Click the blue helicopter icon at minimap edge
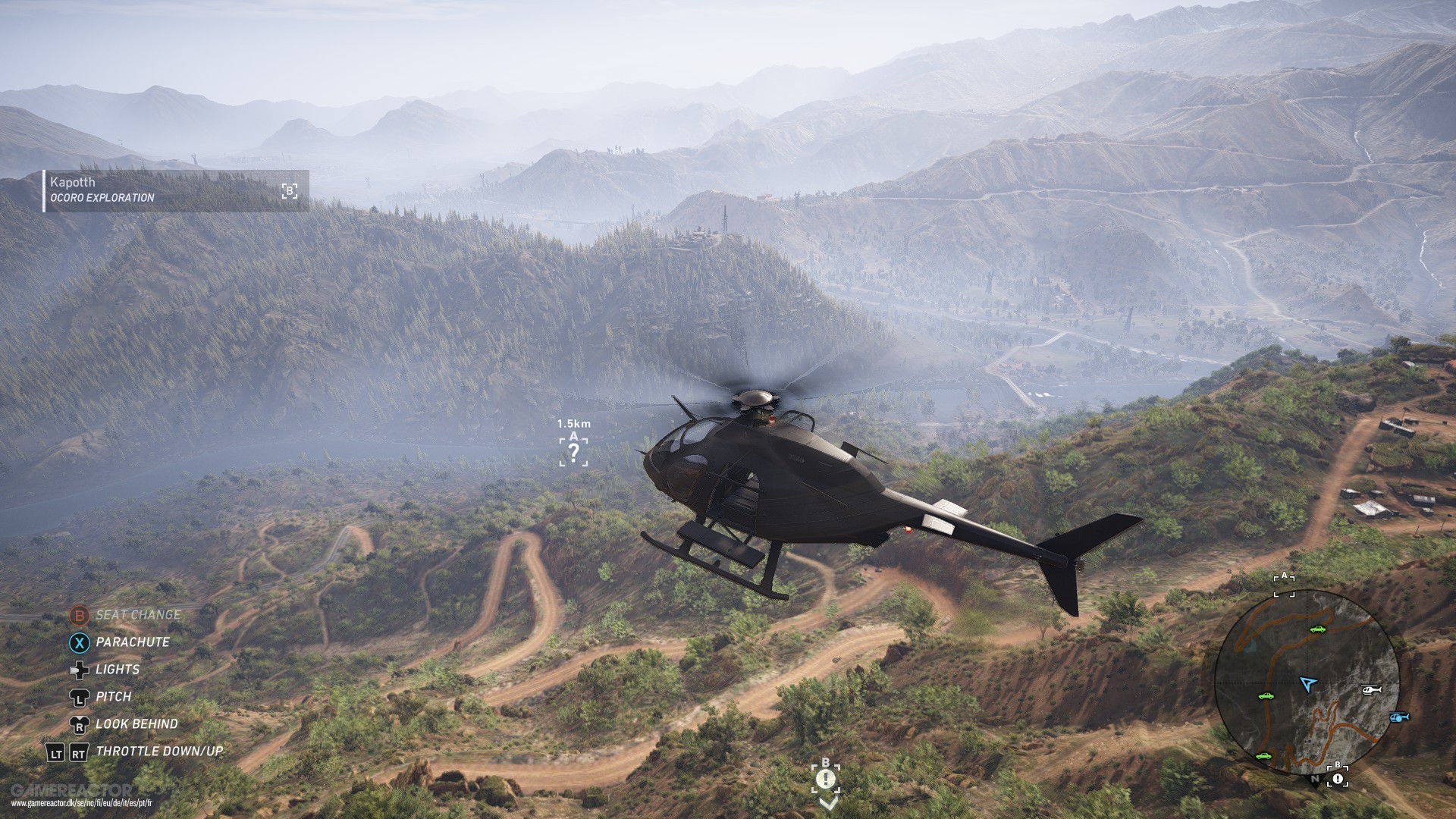This screenshot has width=1456, height=819. coord(1398,718)
